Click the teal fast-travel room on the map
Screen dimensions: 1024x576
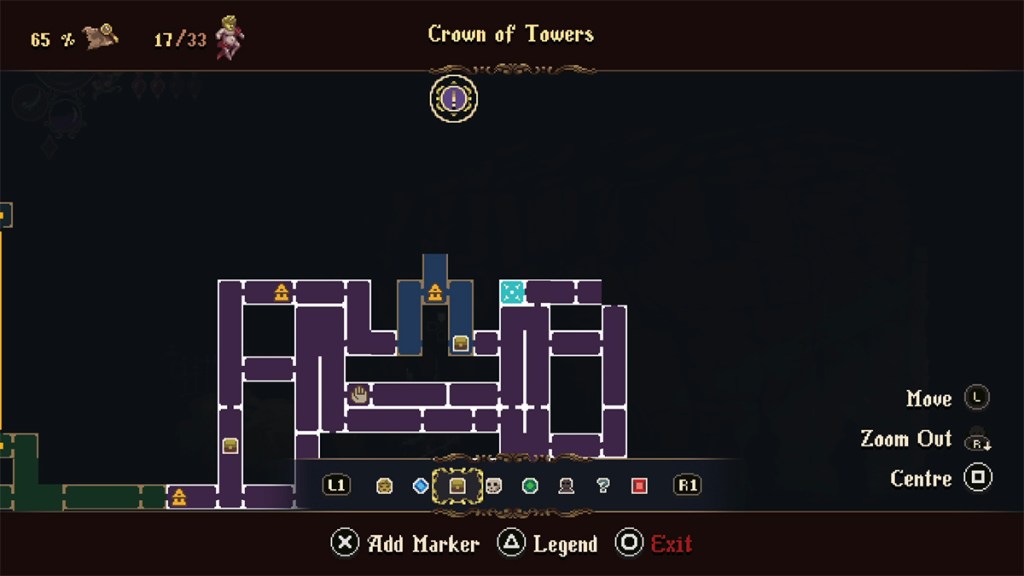click(x=511, y=292)
